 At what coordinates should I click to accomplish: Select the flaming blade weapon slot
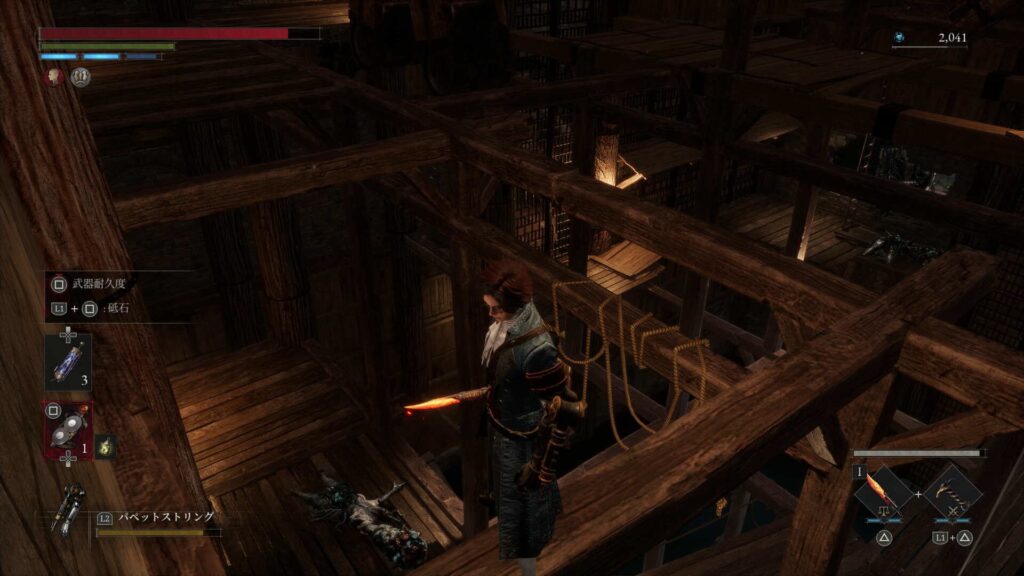tap(883, 492)
